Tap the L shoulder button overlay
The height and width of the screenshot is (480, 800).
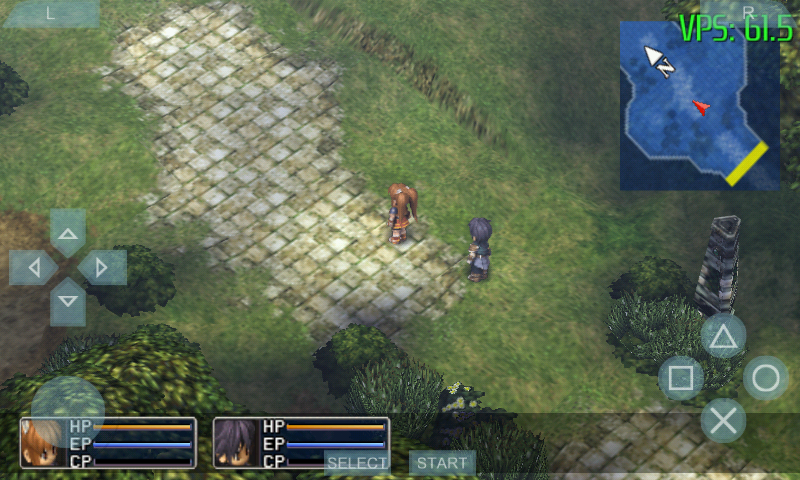pos(50,13)
